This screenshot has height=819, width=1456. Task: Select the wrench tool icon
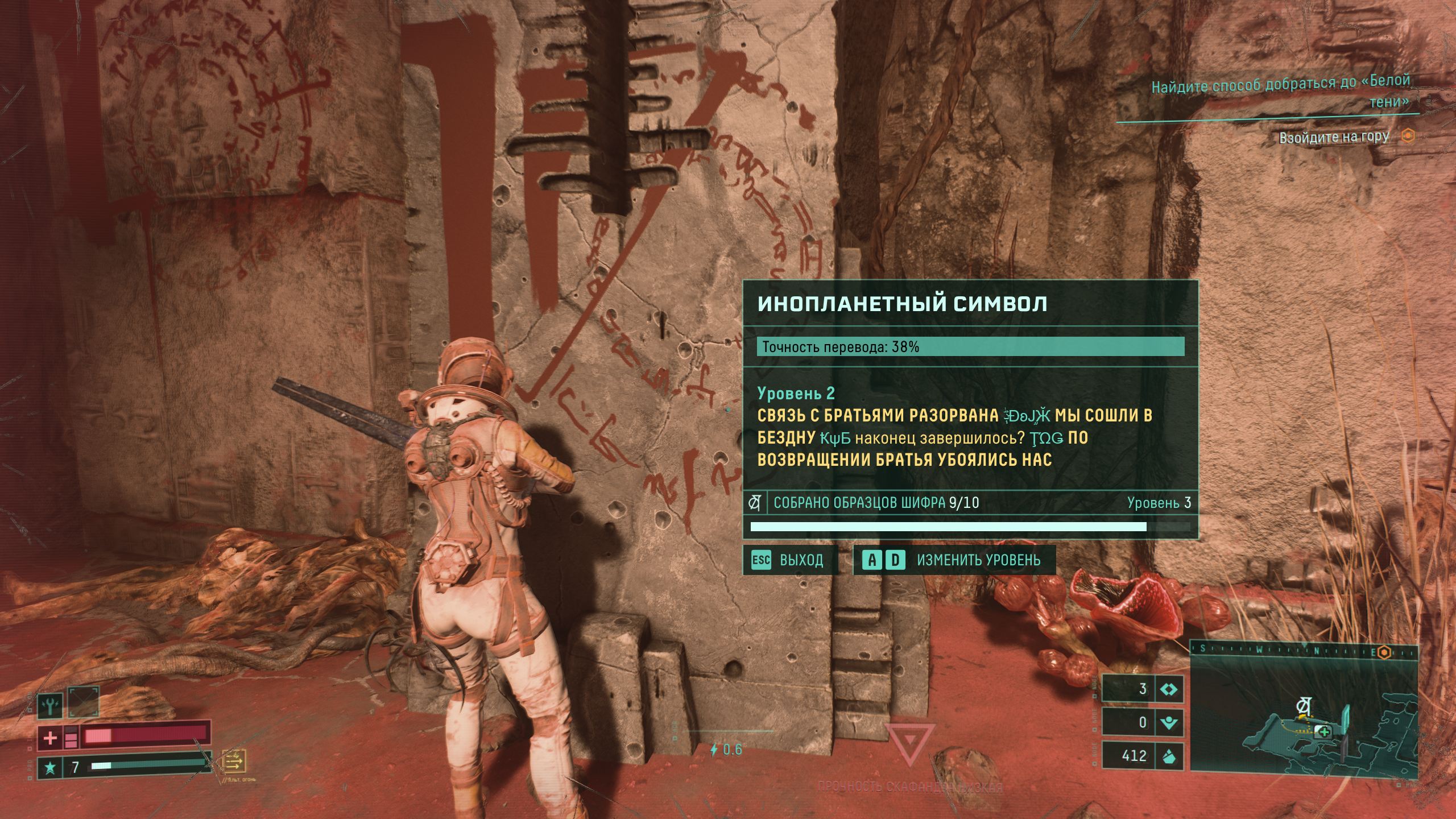[x=50, y=706]
